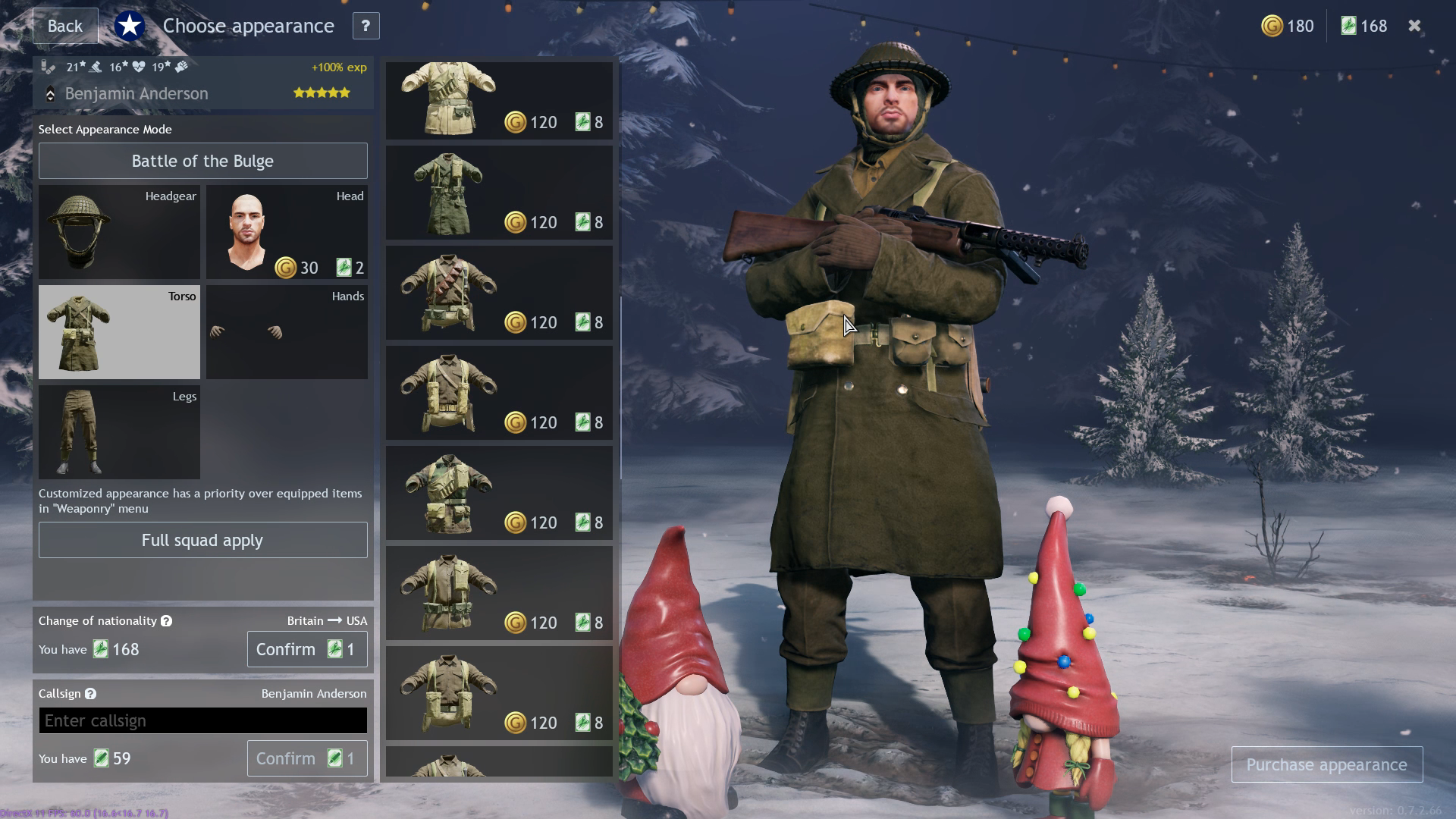
Task: Open the Battle of the Bulge appearance mode
Action: (202, 161)
